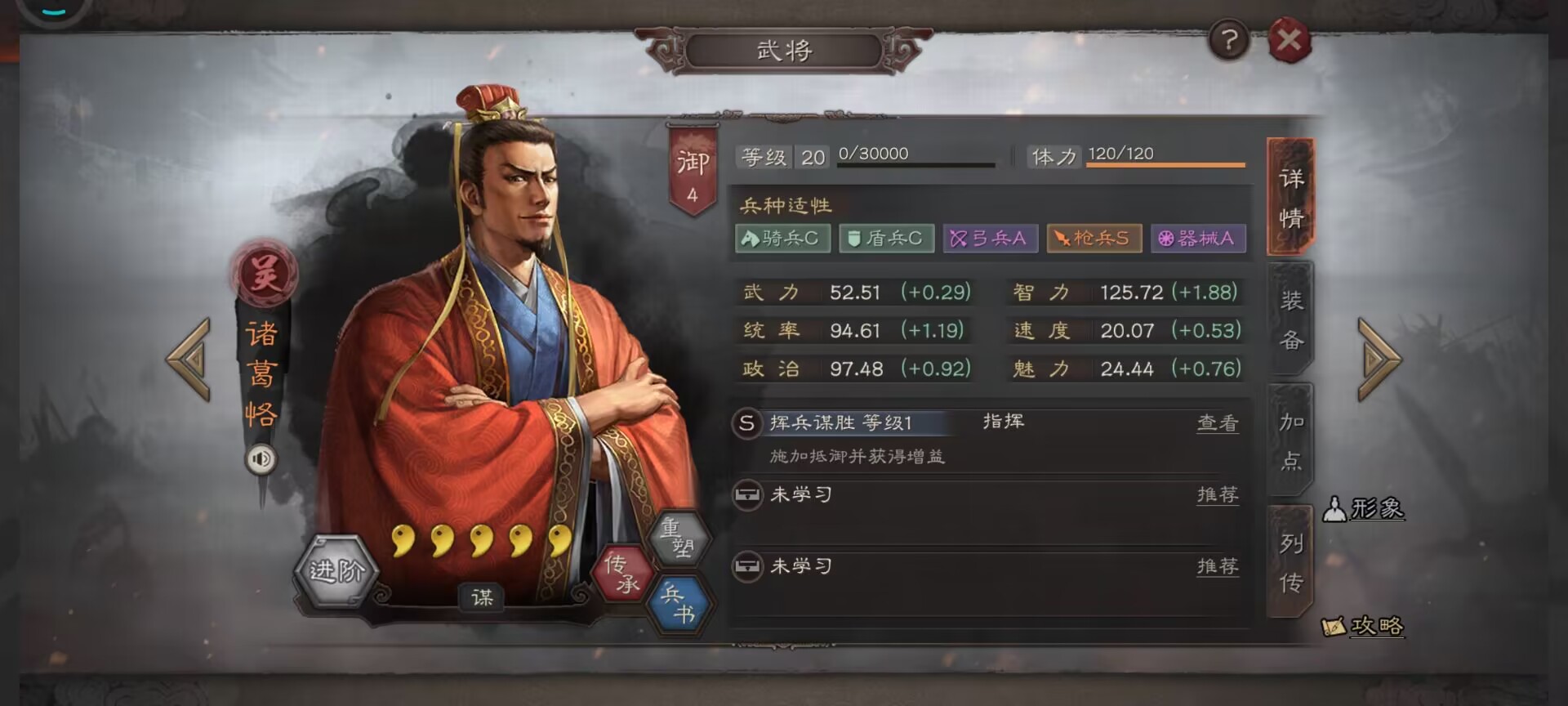Image resolution: width=1568 pixels, height=706 pixels.
Task: Click the orange 体力 120/120 stamina bar
Action: tap(1164, 164)
